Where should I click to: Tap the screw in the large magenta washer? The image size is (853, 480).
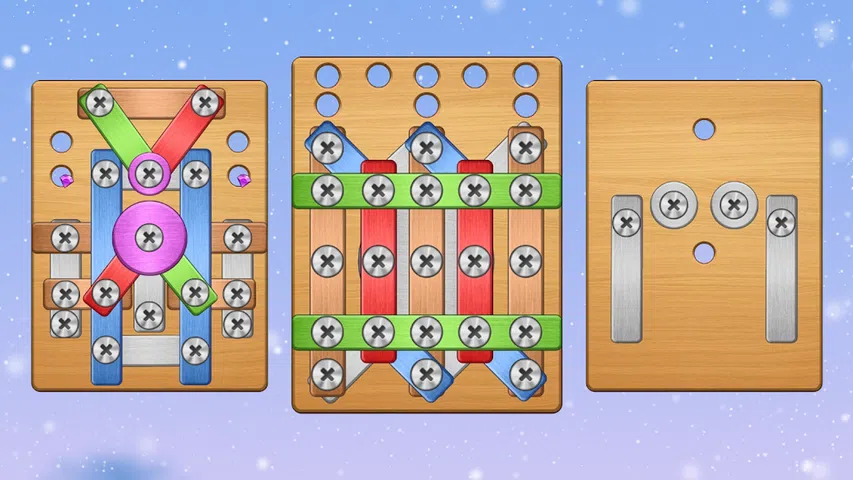pyautogui.click(x=149, y=237)
